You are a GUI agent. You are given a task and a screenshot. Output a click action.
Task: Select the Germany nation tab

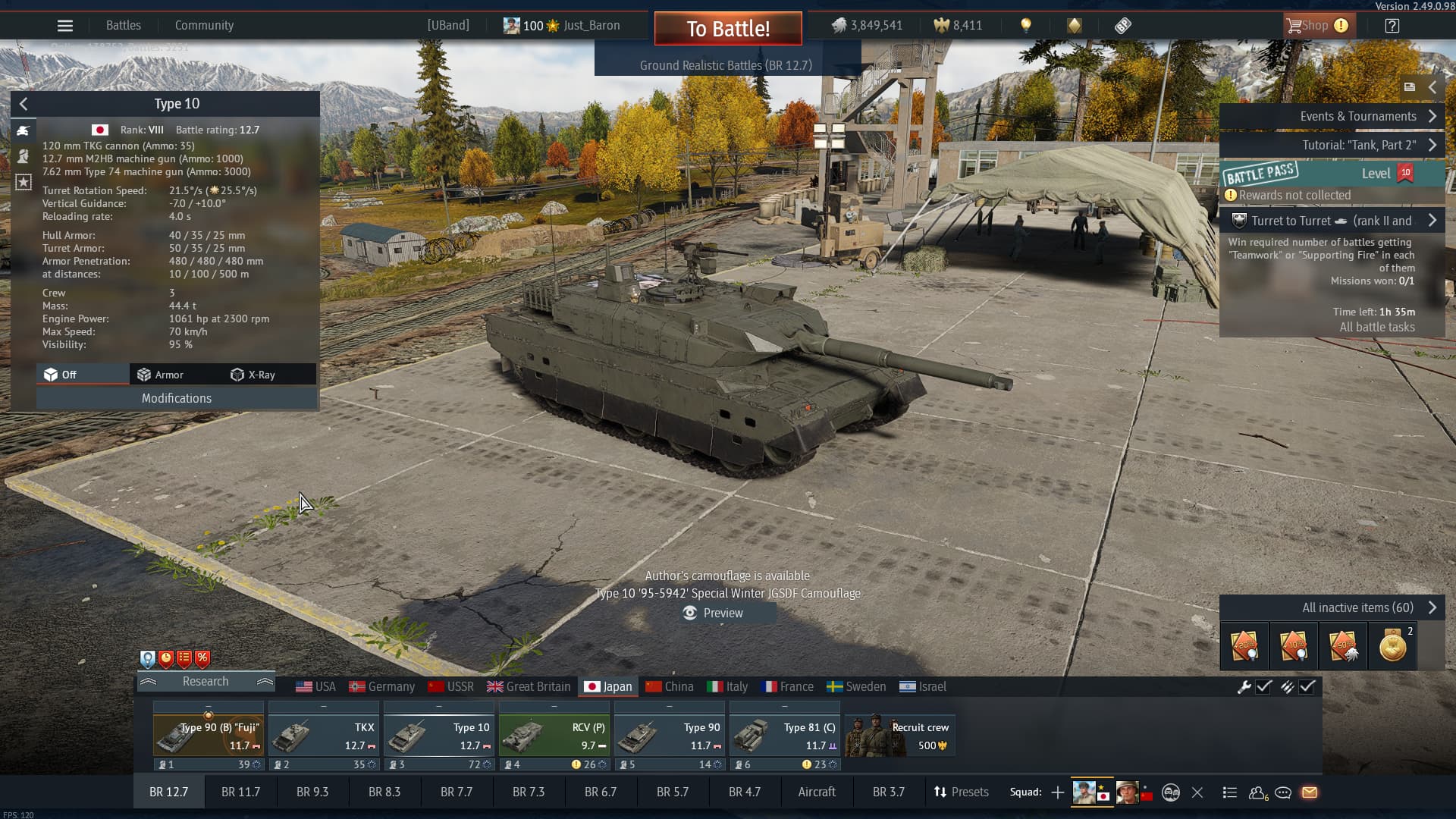[382, 686]
